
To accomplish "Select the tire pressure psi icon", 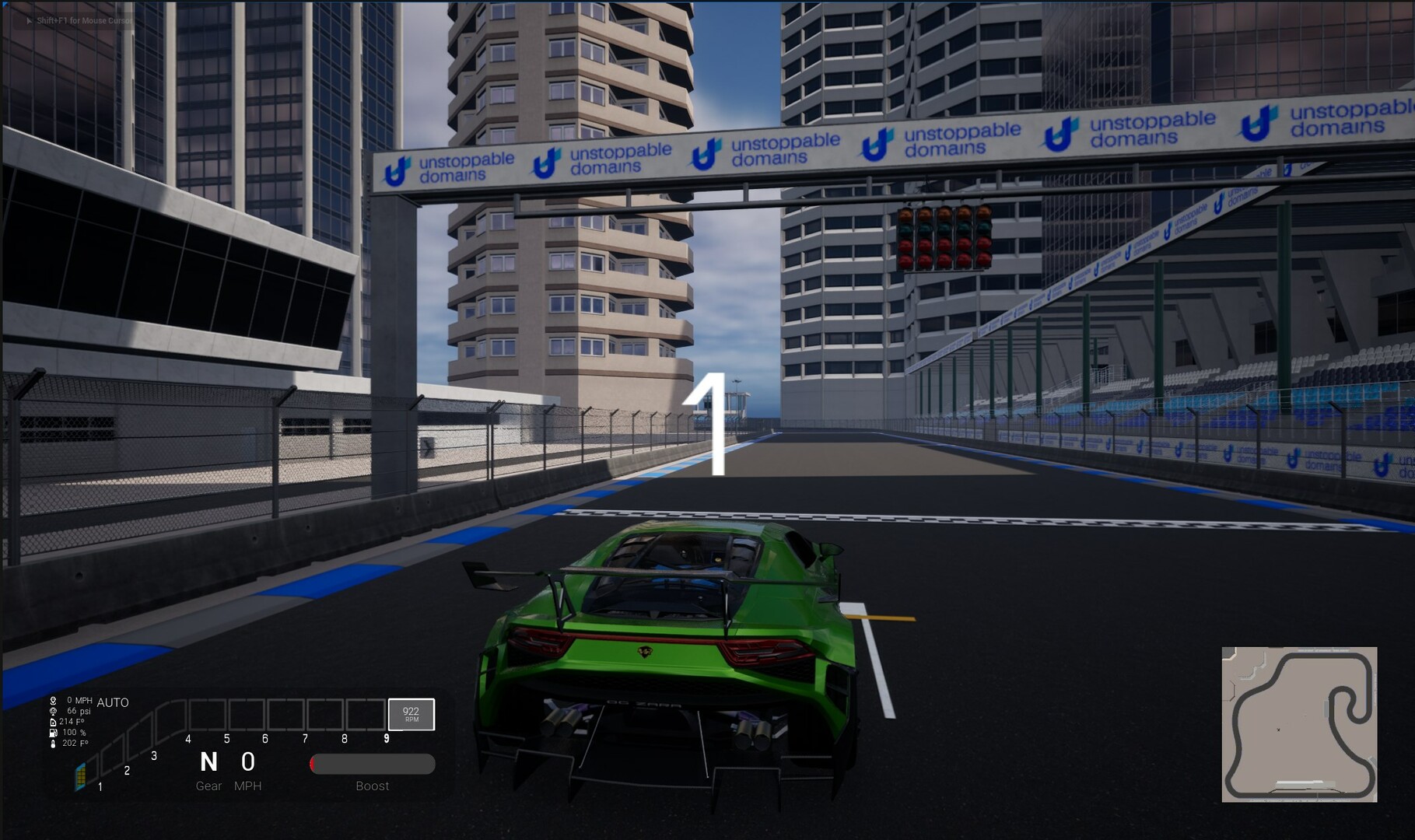I will tap(52, 710).
